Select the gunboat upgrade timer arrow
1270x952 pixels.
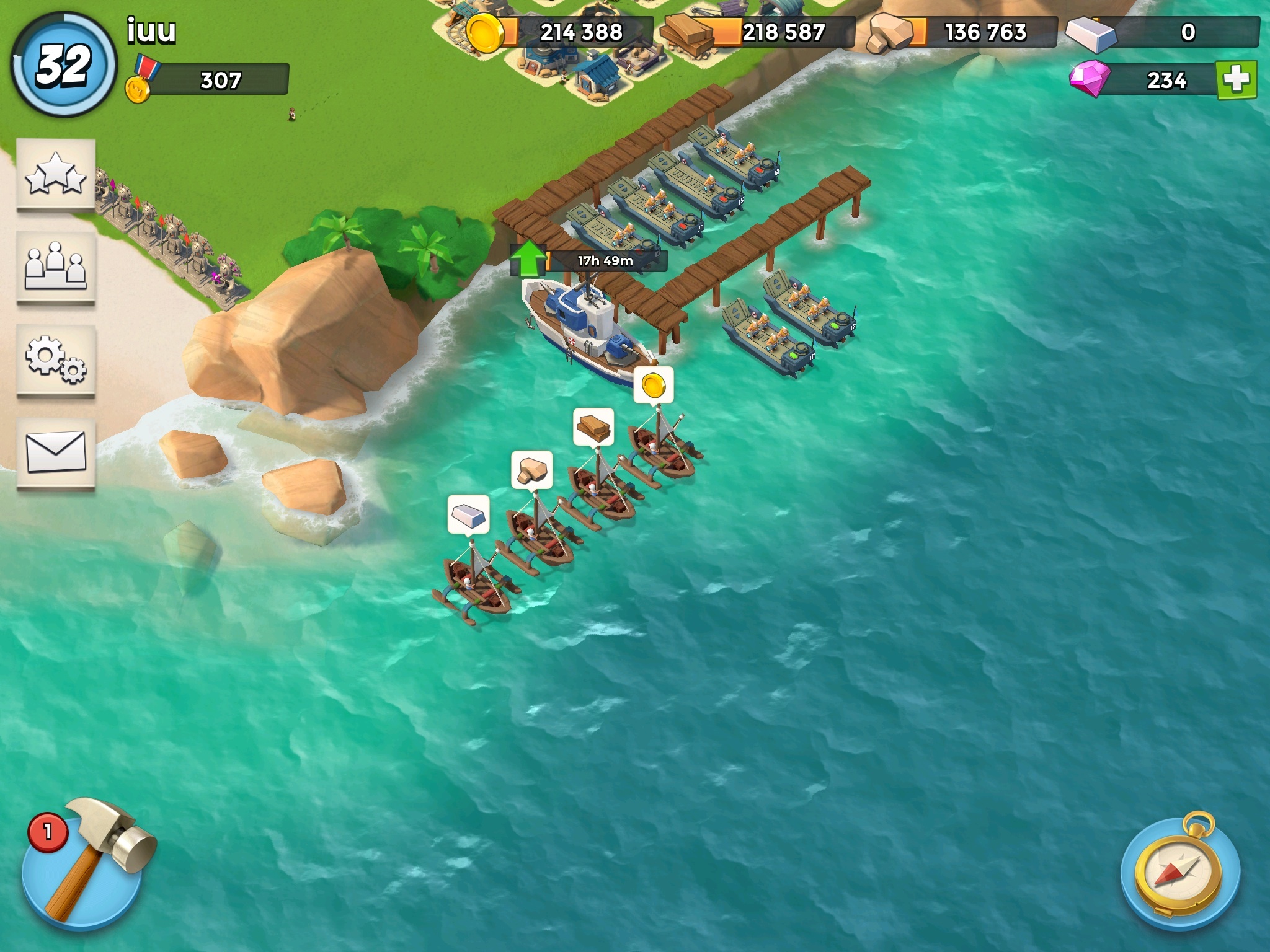[x=528, y=259]
